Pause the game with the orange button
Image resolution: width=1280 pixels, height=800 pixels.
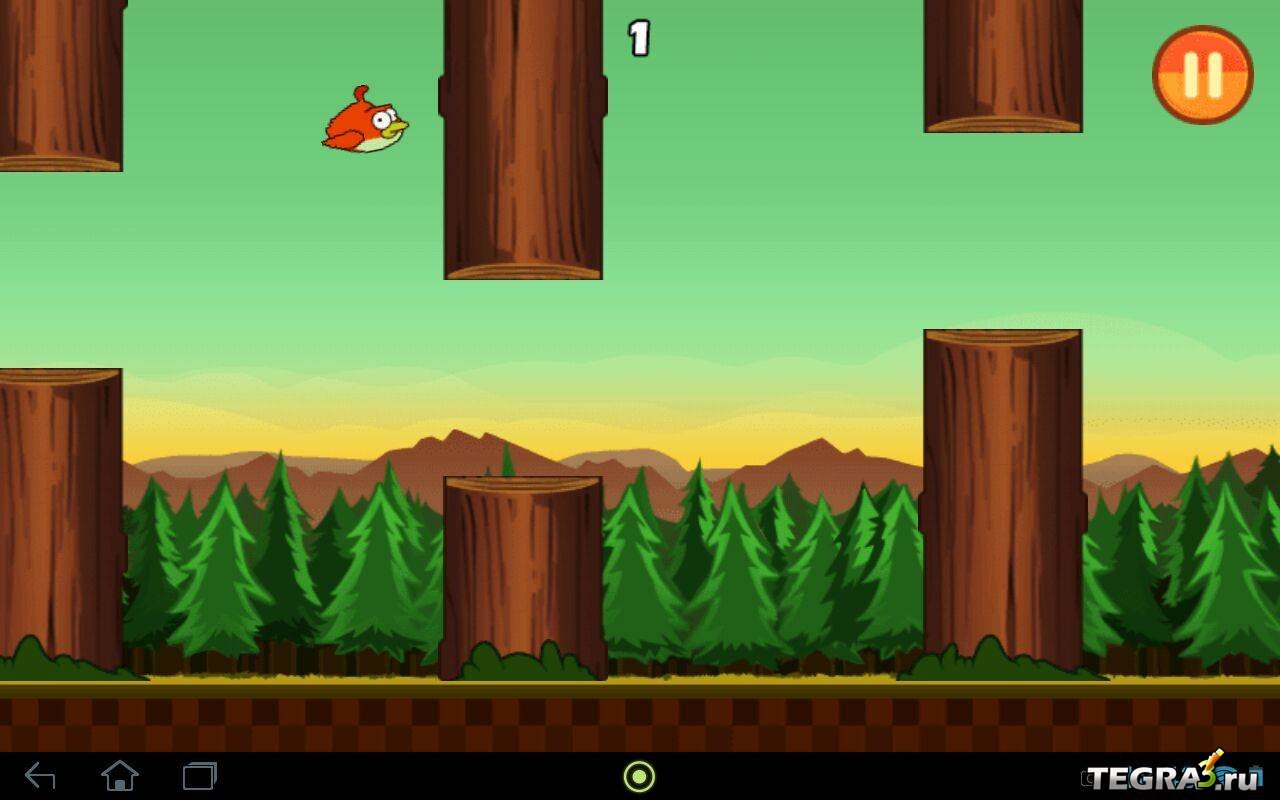point(1202,75)
